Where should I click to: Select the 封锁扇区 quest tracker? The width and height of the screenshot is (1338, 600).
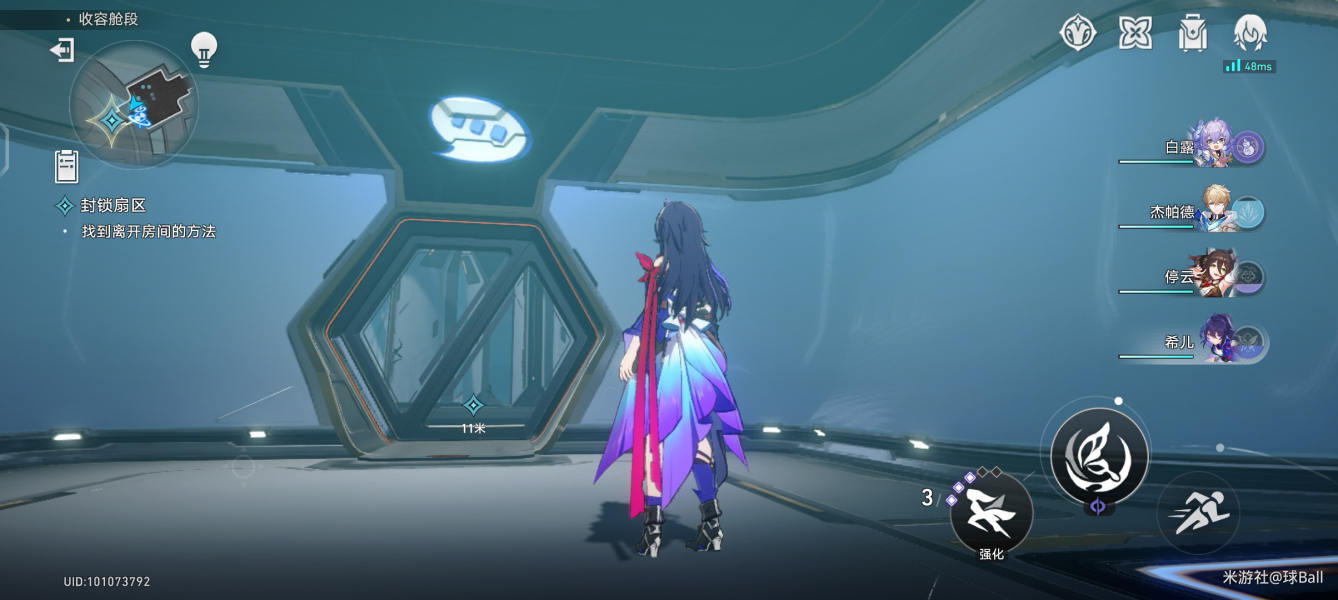[x=113, y=206]
